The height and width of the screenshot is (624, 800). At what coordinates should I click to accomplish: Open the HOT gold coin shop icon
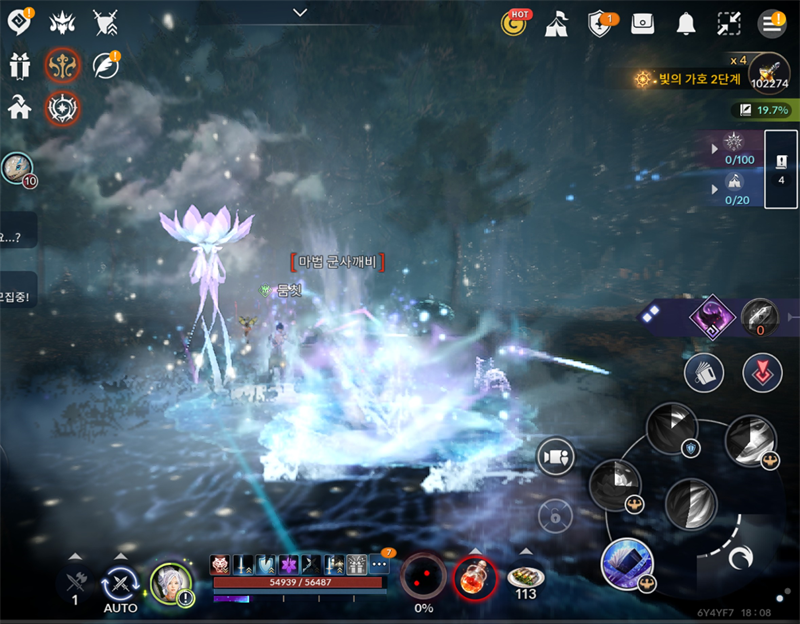pos(515,24)
